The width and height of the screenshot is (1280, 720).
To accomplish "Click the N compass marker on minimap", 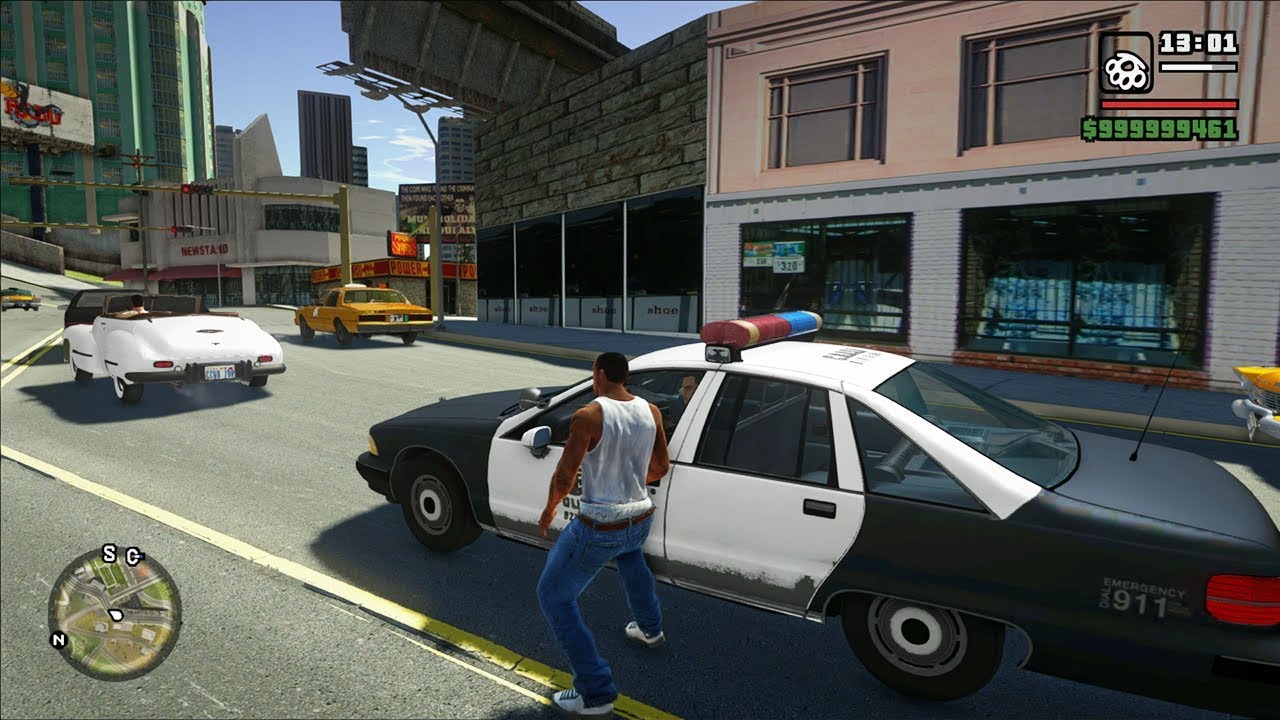I will pos(59,639).
